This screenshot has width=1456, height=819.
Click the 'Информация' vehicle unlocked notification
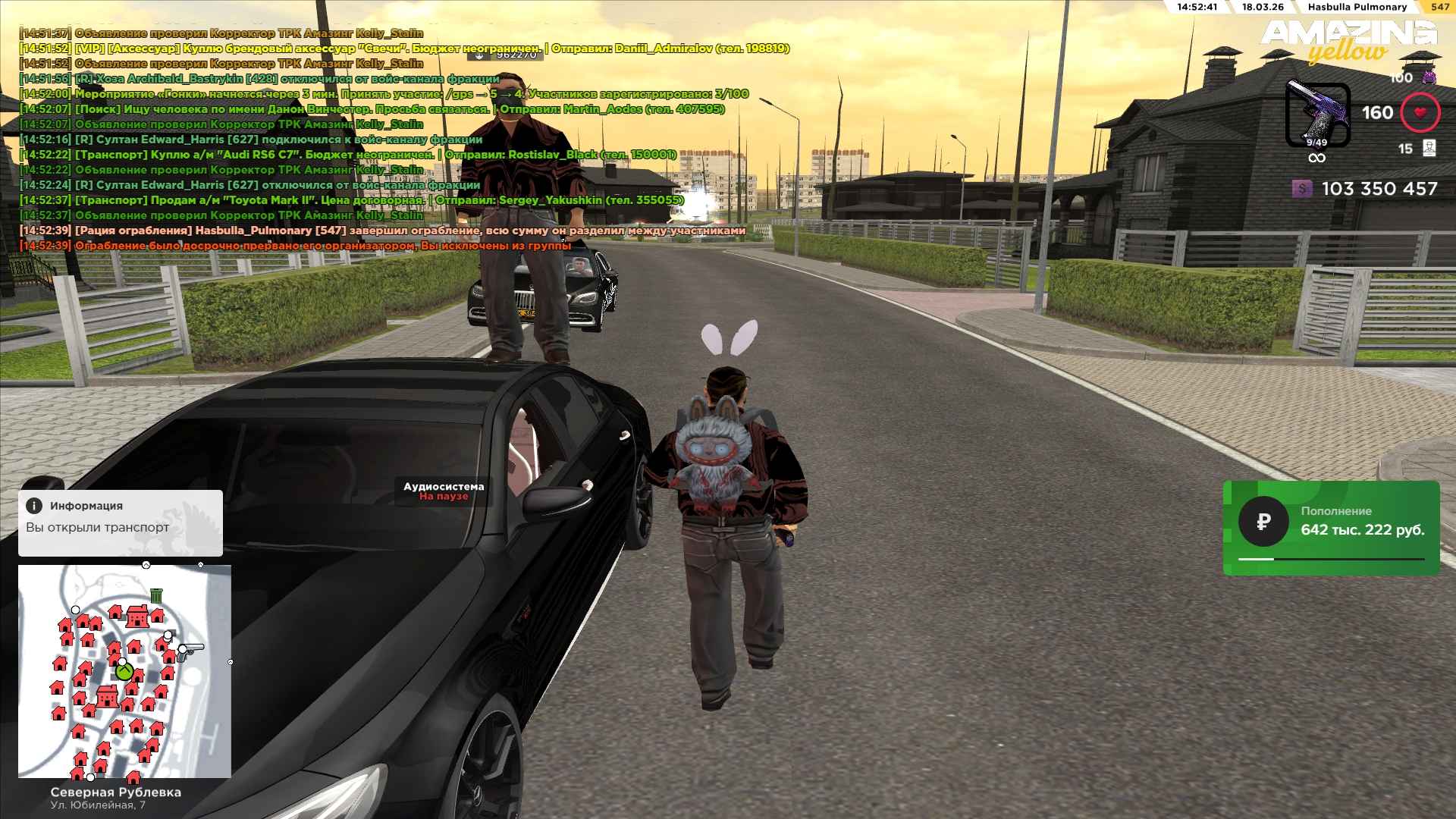coord(121,522)
